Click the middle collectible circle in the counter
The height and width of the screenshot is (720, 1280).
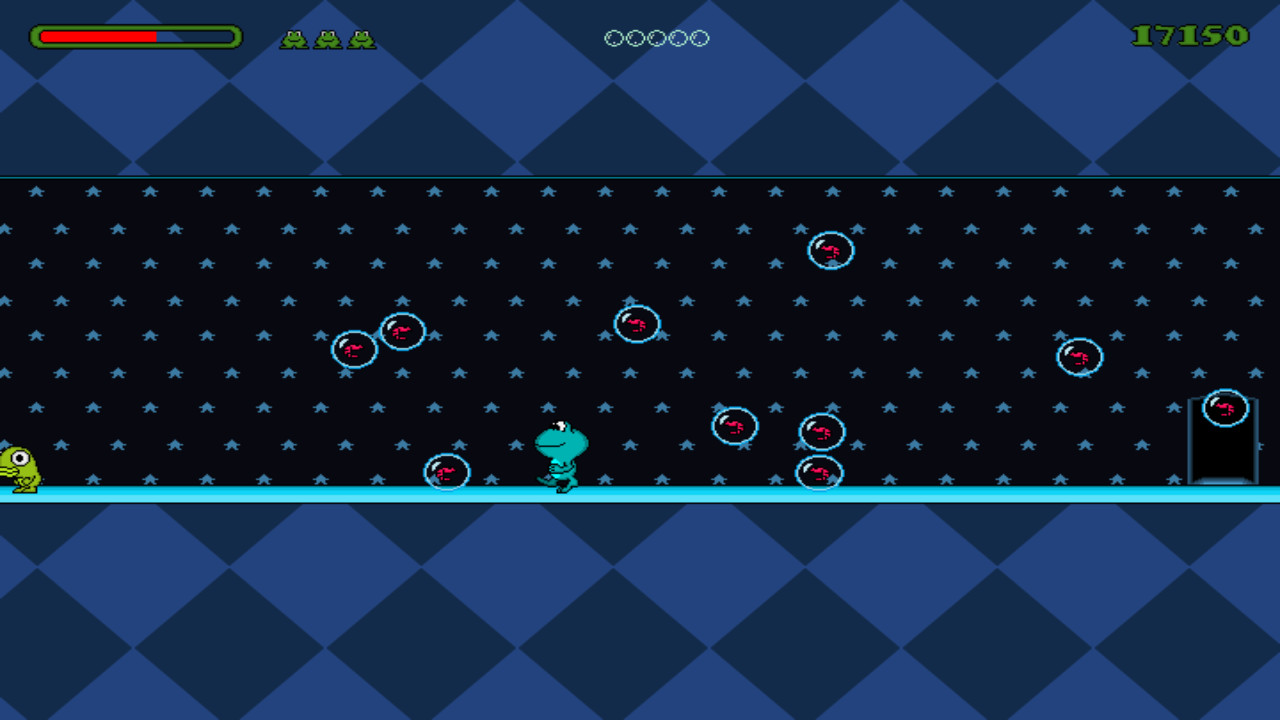655,37
